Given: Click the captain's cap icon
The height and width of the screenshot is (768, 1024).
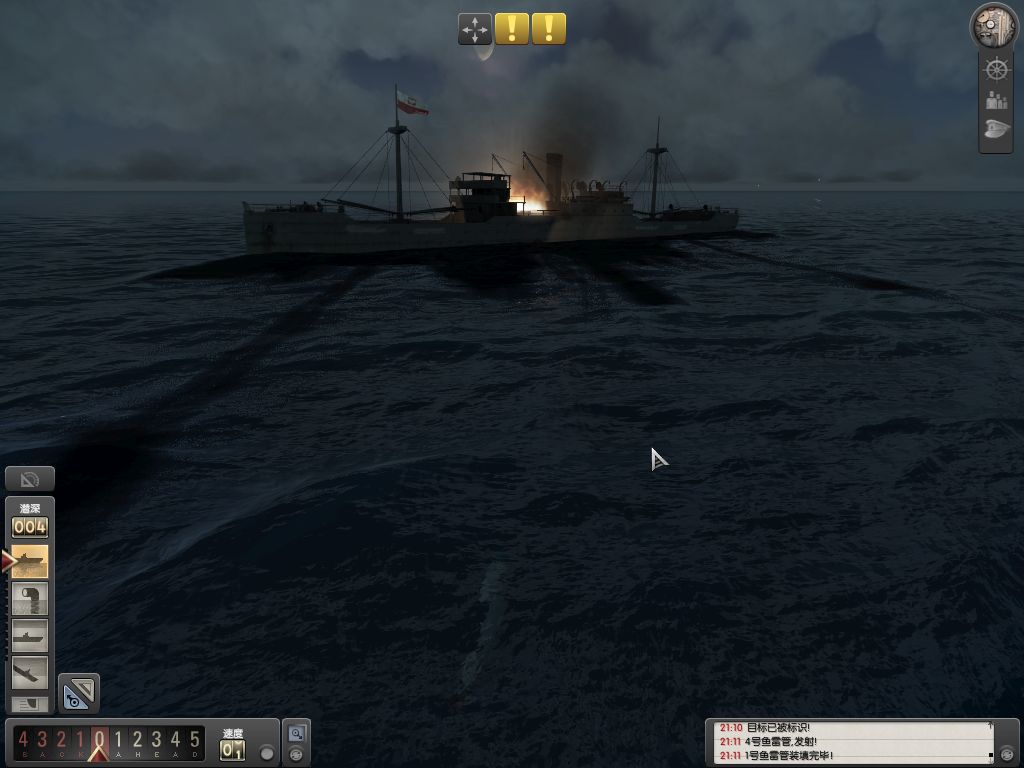Looking at the screenshot, I should 996,130.
